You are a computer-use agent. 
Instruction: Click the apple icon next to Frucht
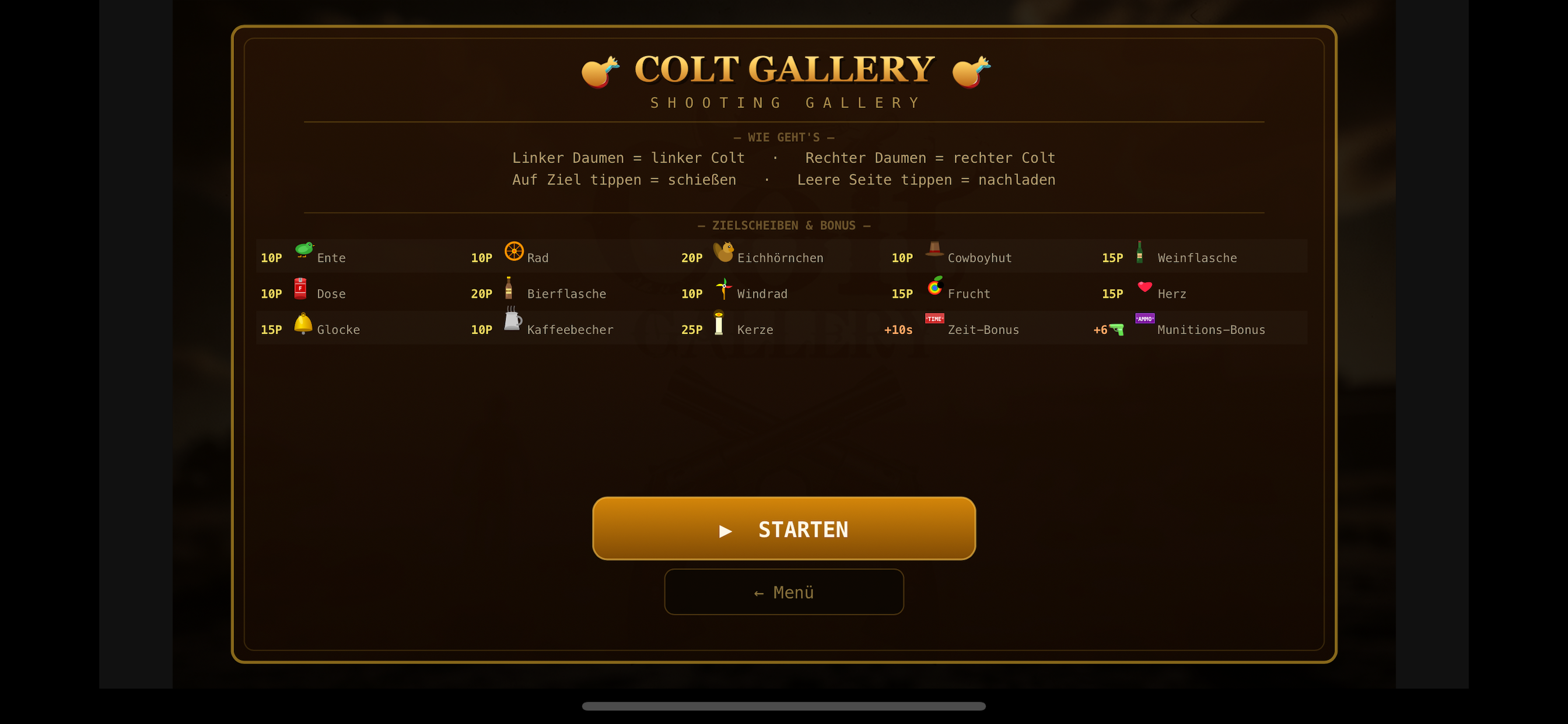coord(935,287)
